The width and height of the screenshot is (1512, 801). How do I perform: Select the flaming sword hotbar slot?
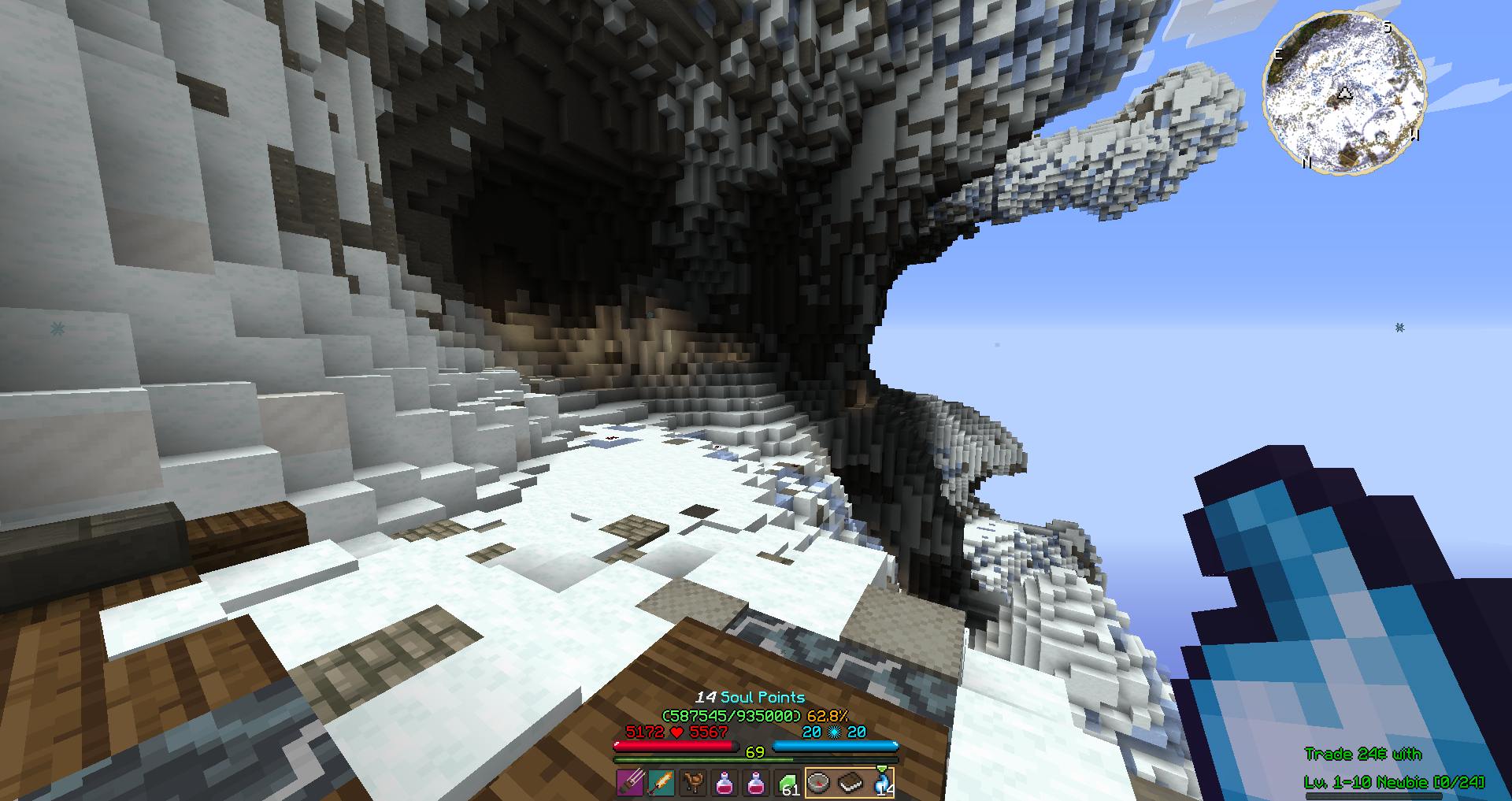[x=661, y=783]
